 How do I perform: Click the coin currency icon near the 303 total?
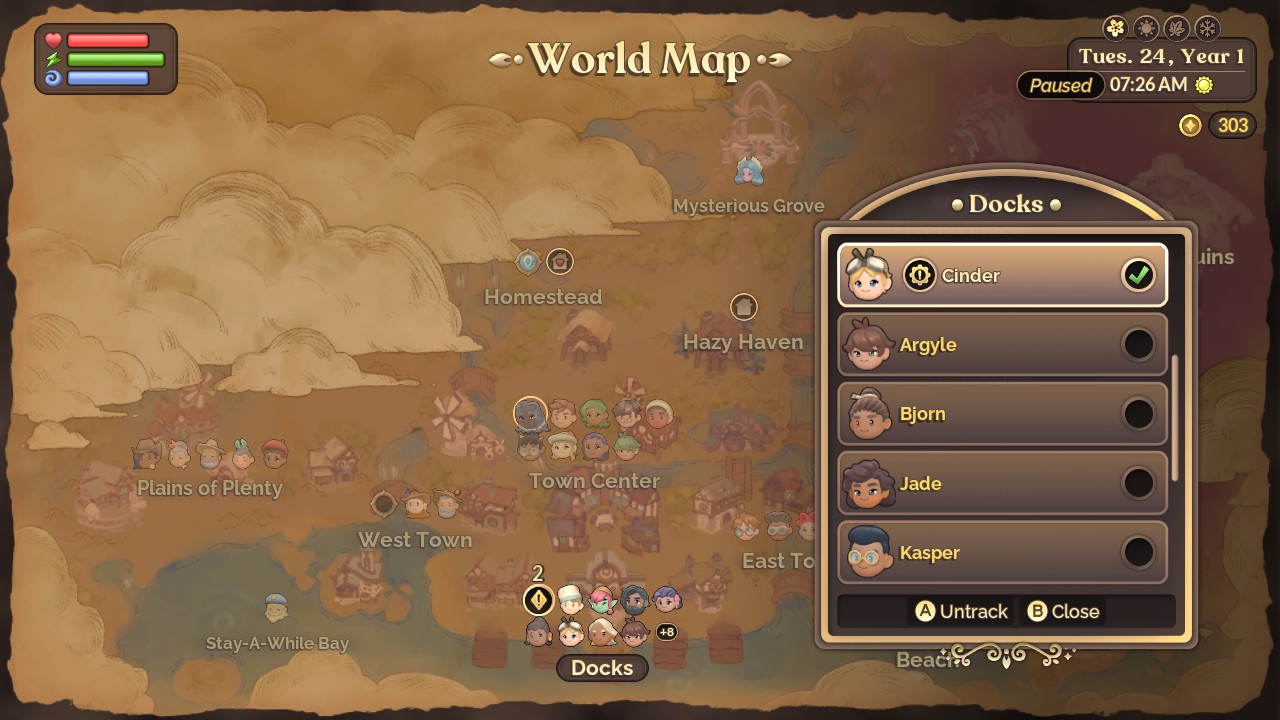pyautogui.click(x=1190, y=126)
